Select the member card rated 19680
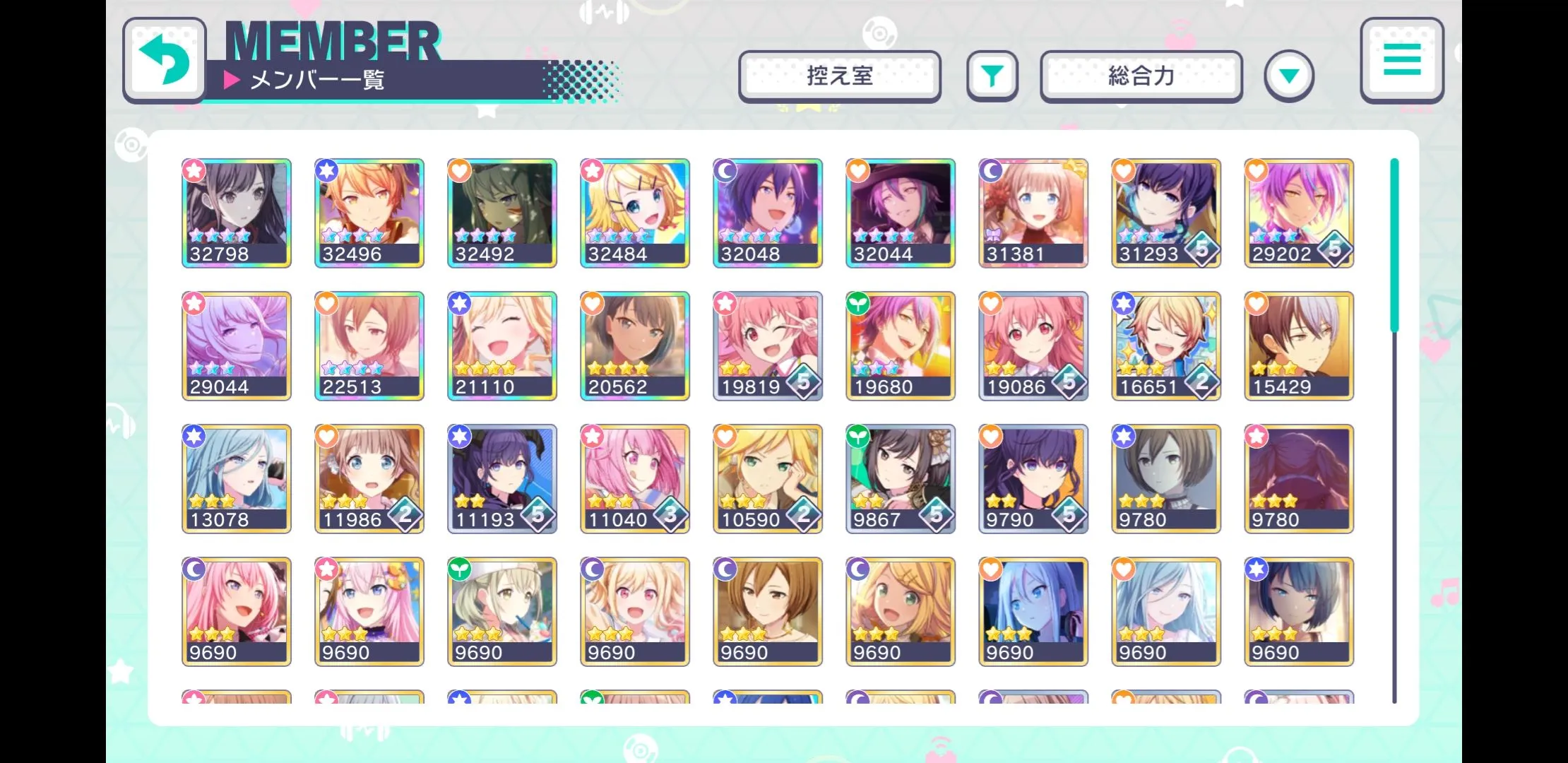Viewport: 1568px width, 763px height. 901,346
